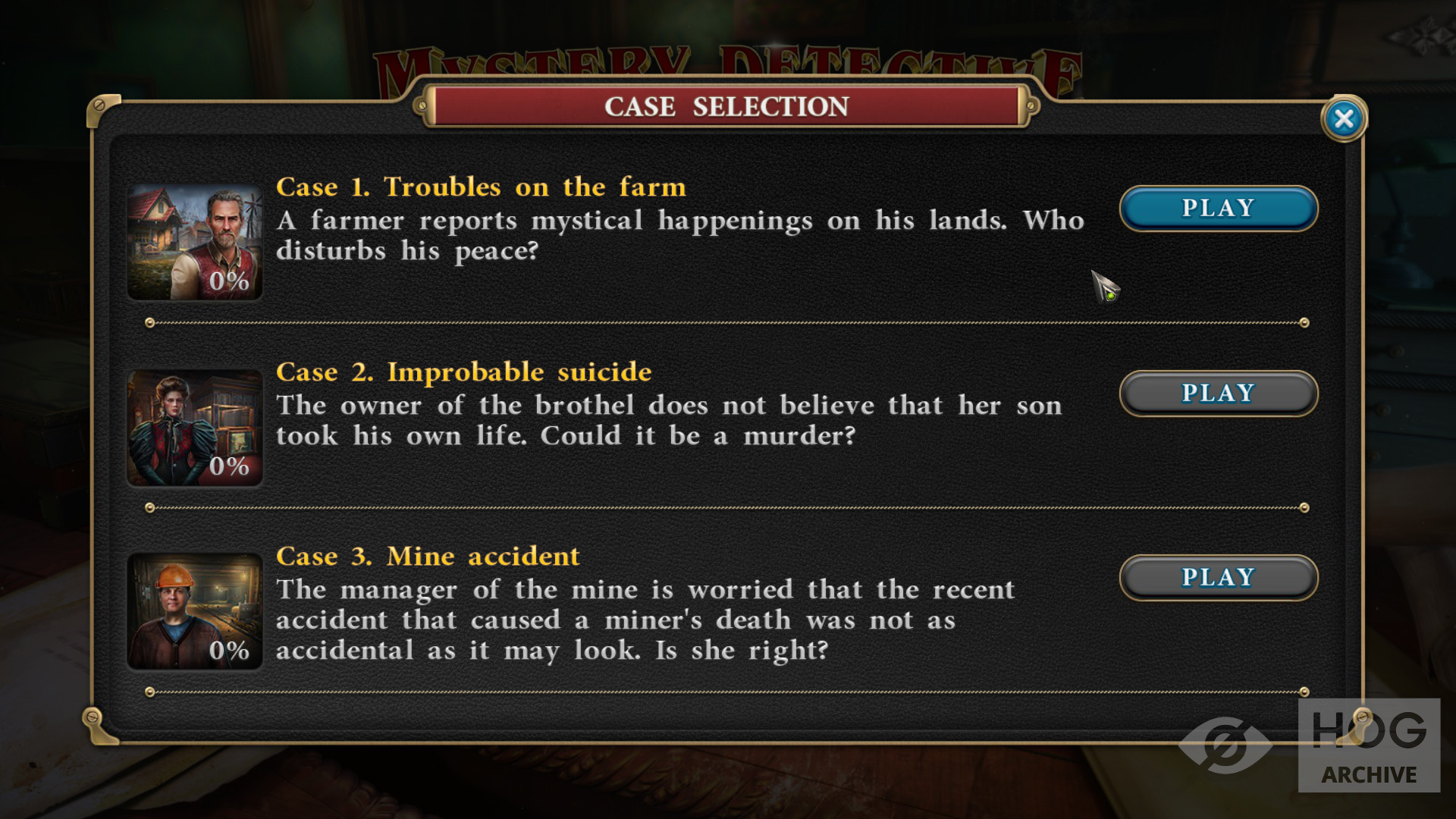Play Case 2 Improbable suicide
This screenshot has height=819, width=1456.
1218,394
